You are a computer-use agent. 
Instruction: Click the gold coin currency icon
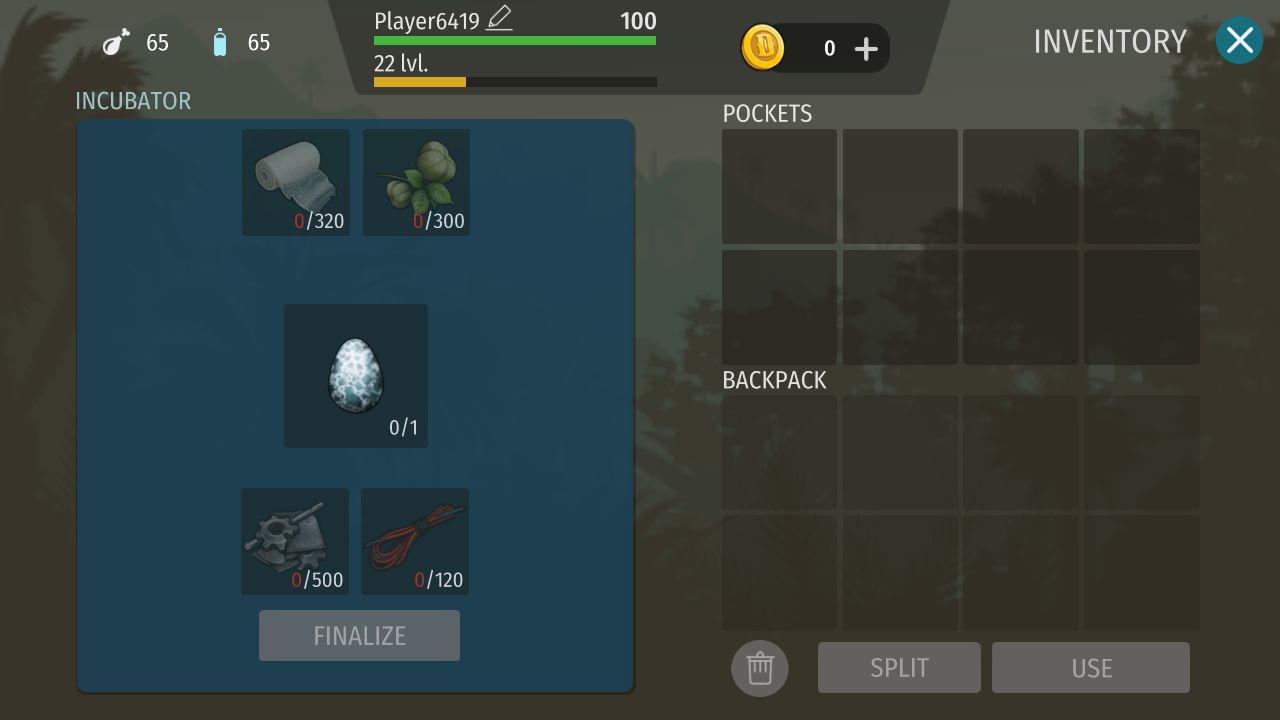762,47
